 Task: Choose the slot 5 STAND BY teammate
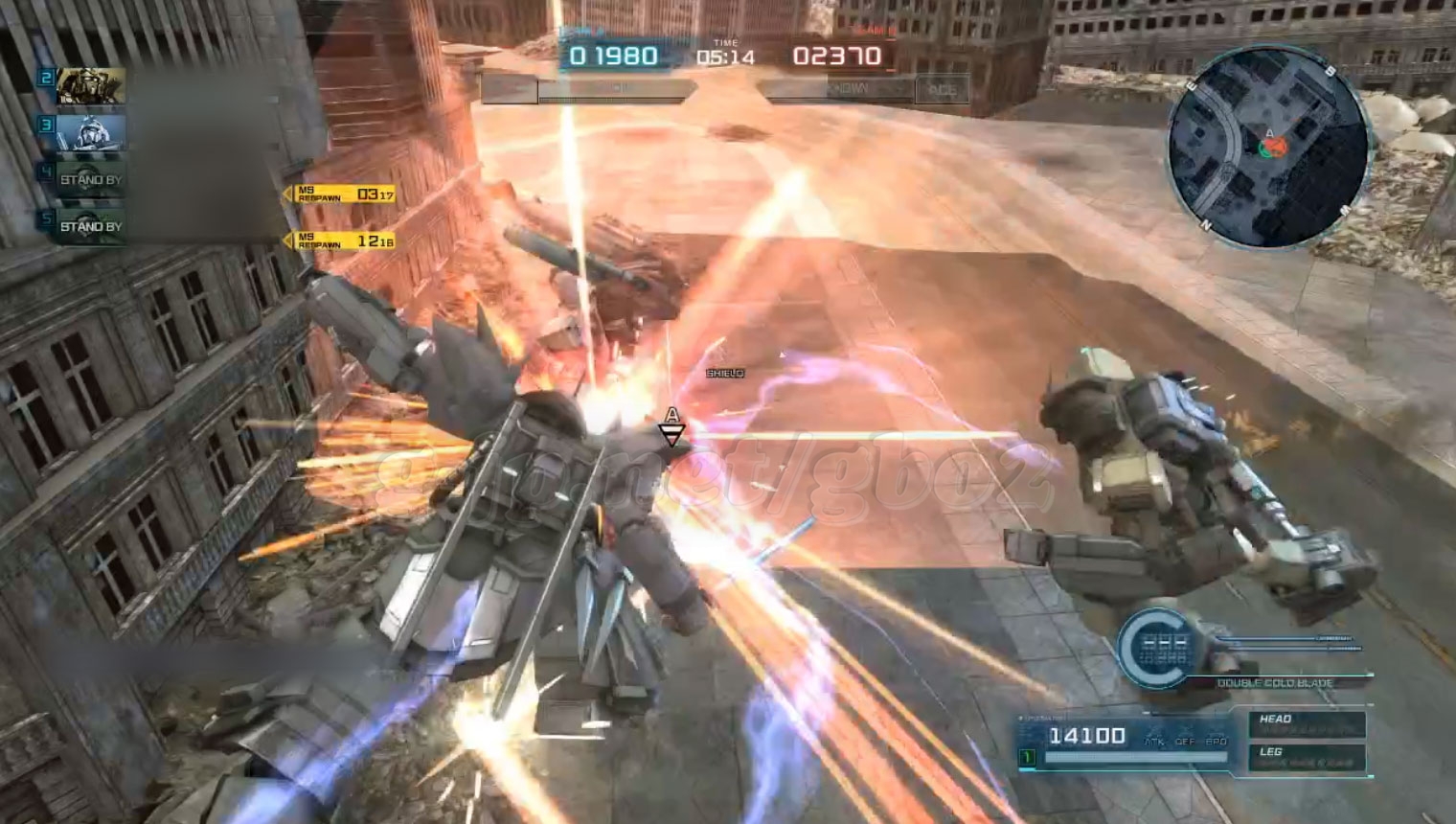pyautogui.click(x=91, y=226)
